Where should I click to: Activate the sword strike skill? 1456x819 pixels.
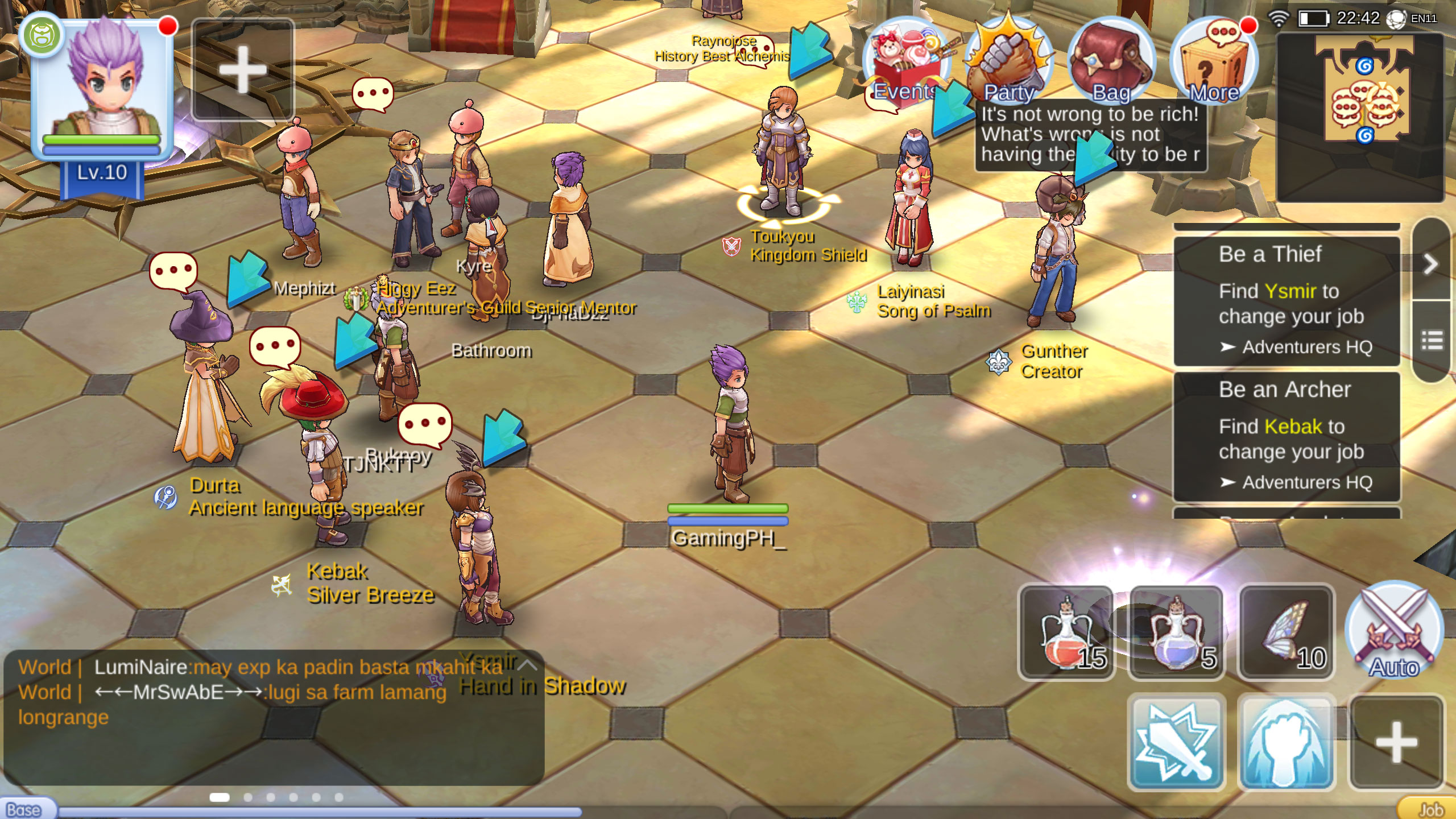click(1176, 742)
